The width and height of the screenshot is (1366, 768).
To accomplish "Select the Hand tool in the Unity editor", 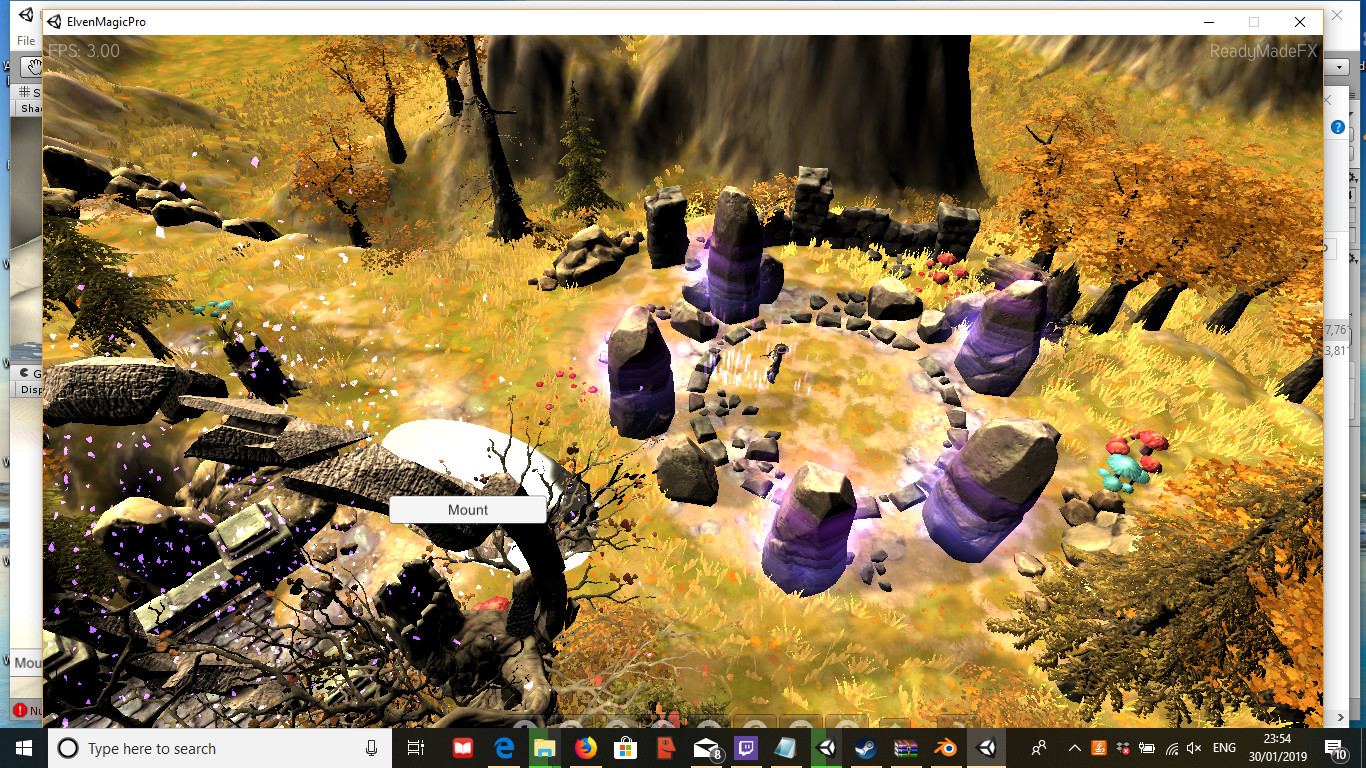I will click(x=33, y=67).
